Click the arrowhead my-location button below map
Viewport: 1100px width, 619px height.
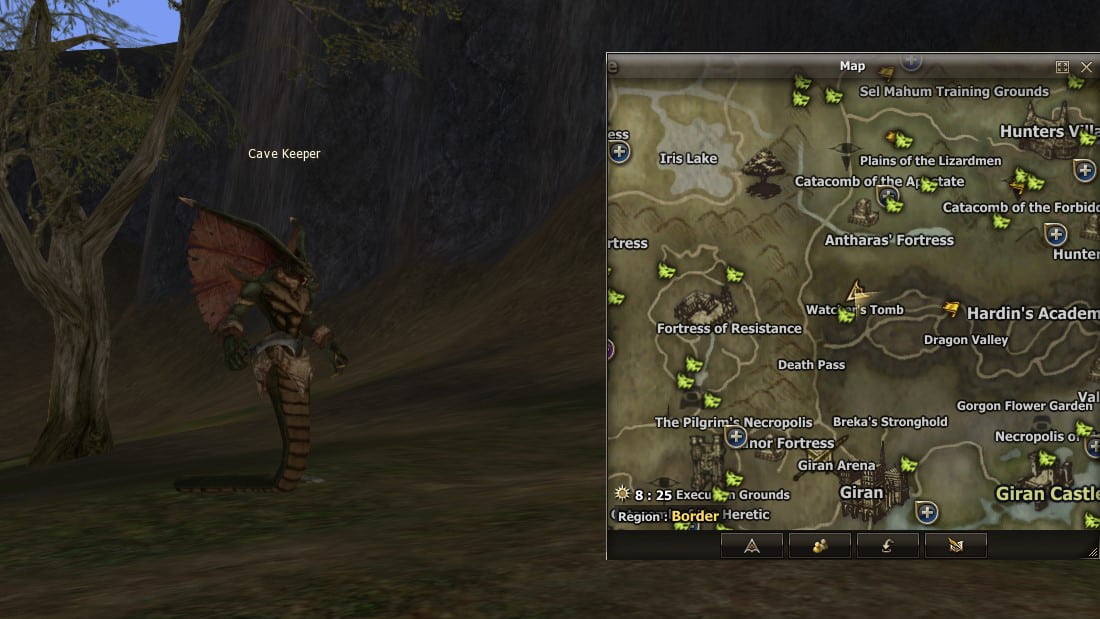click(752, 545)
